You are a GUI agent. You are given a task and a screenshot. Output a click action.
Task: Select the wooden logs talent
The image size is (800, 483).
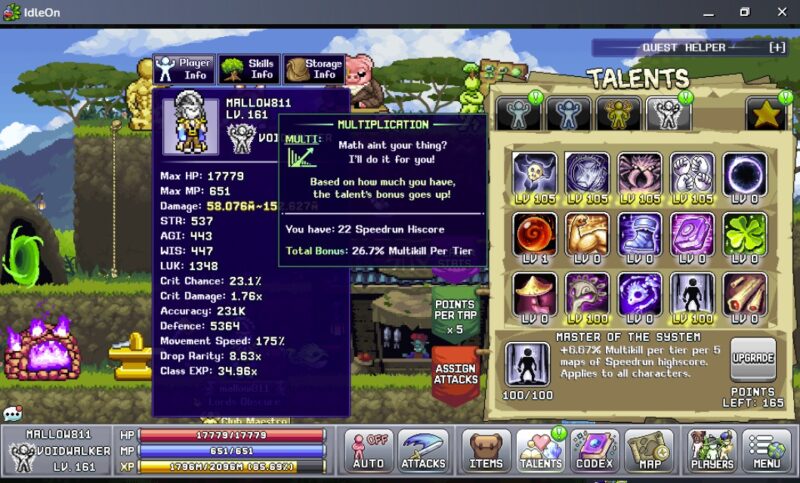pos(744,293)
